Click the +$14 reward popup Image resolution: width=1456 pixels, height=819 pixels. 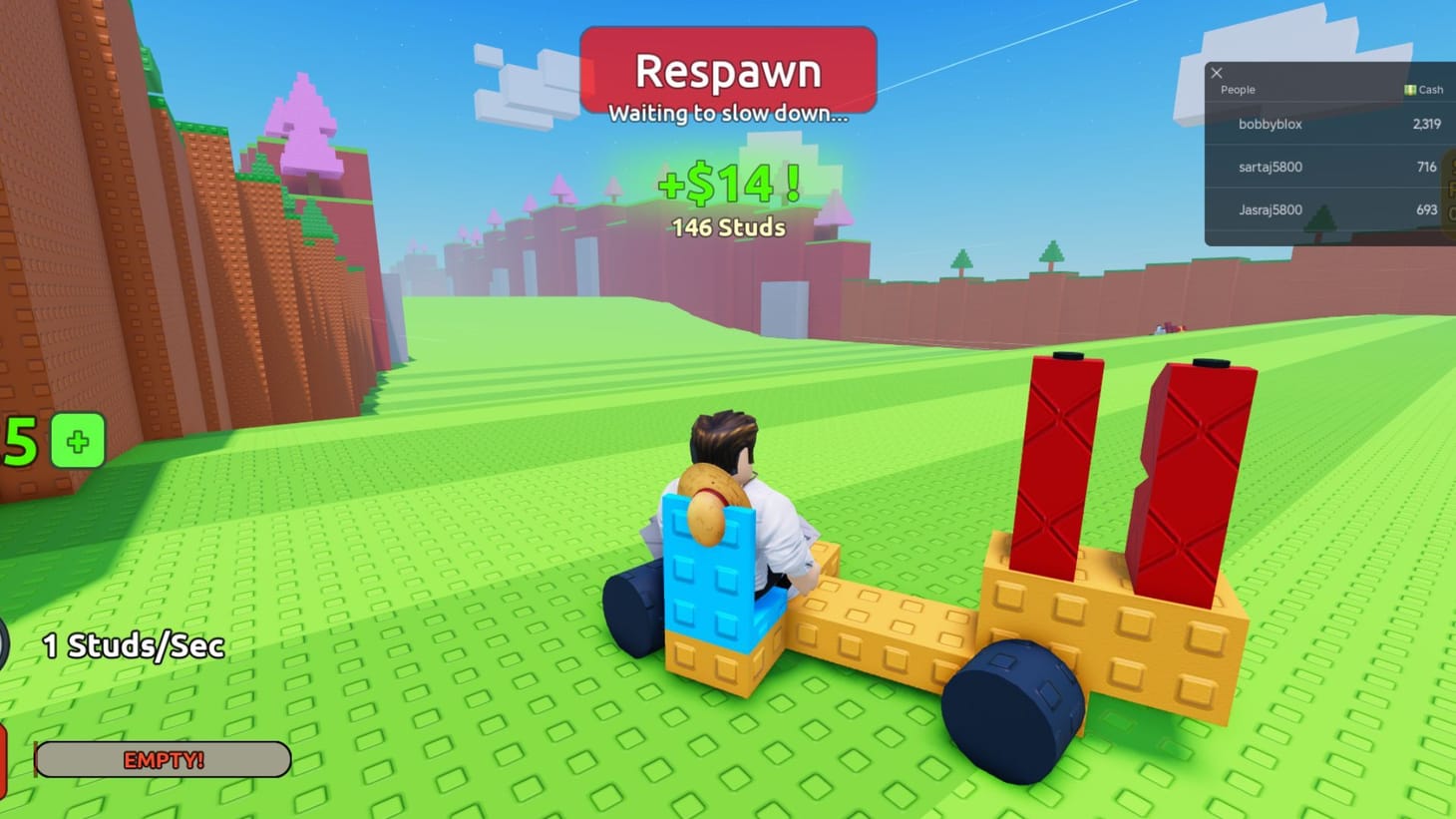point(727,185)
